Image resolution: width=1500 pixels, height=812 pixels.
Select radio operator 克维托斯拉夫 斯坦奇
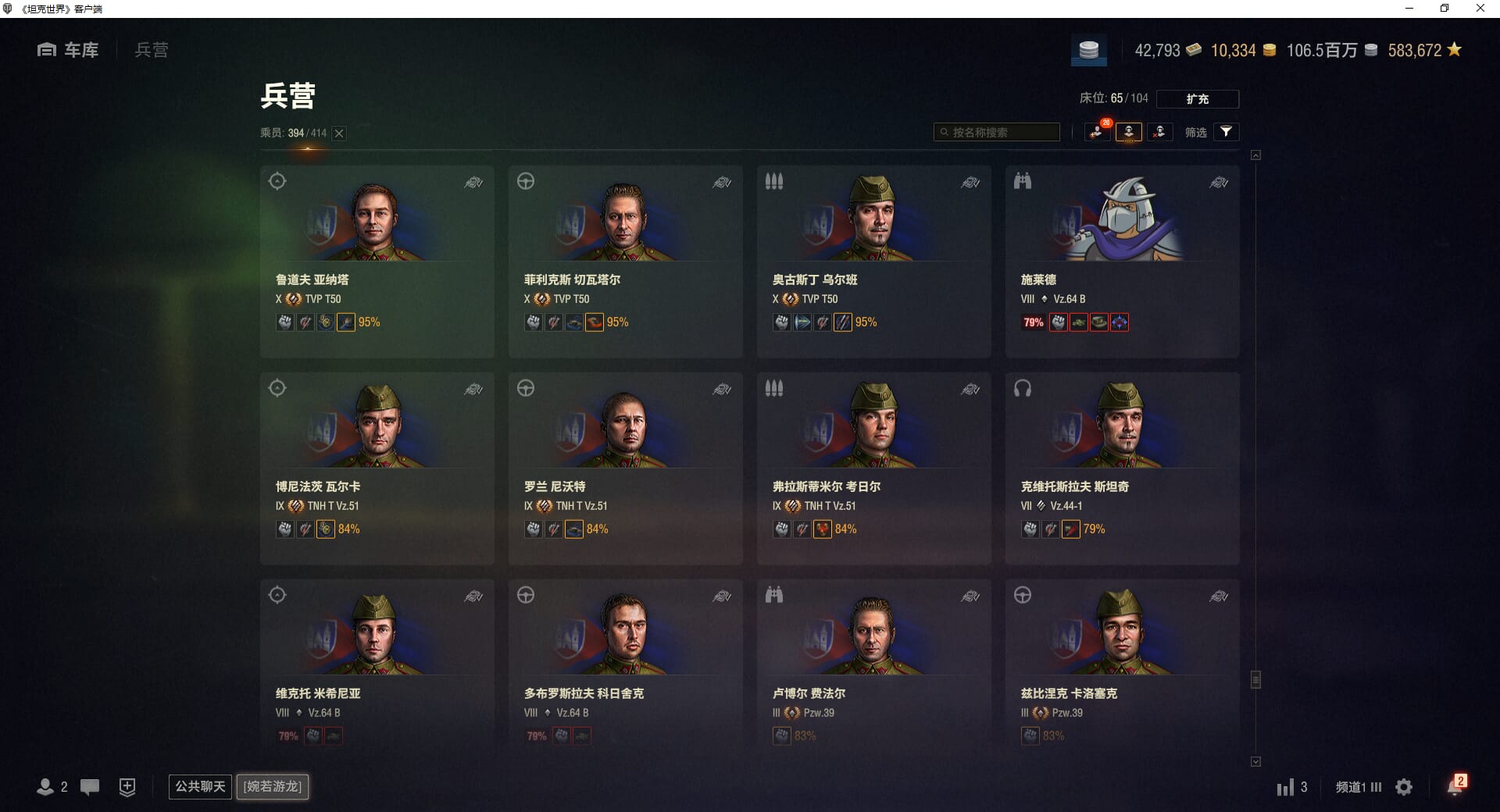1122,468
